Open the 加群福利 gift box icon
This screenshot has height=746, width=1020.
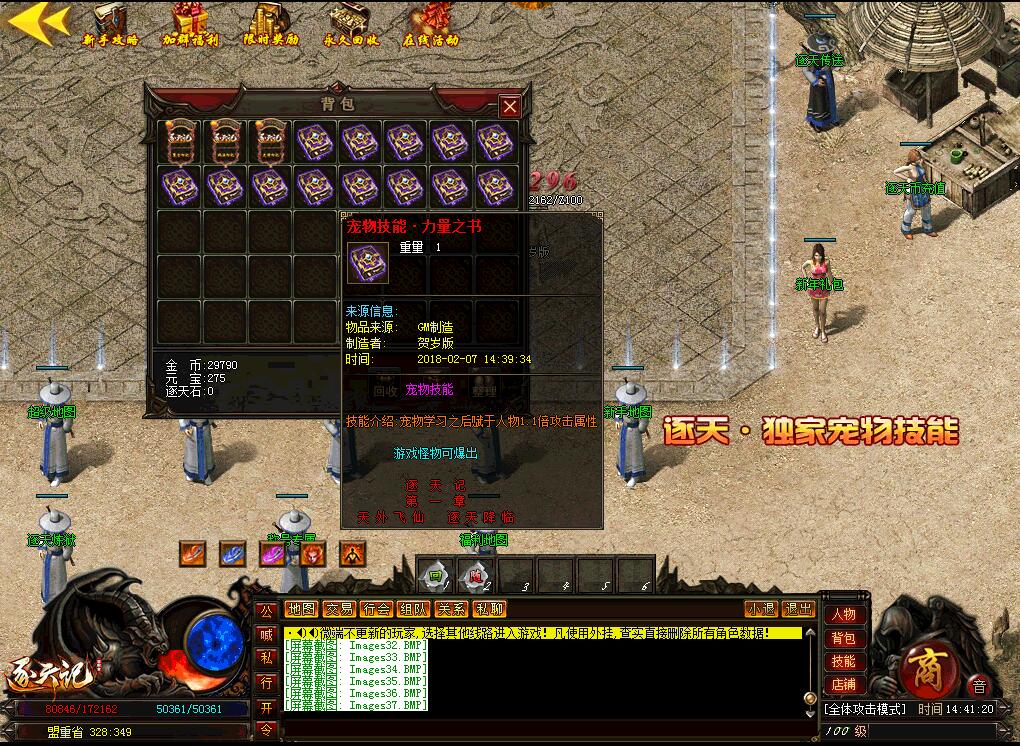coord(190,24)
